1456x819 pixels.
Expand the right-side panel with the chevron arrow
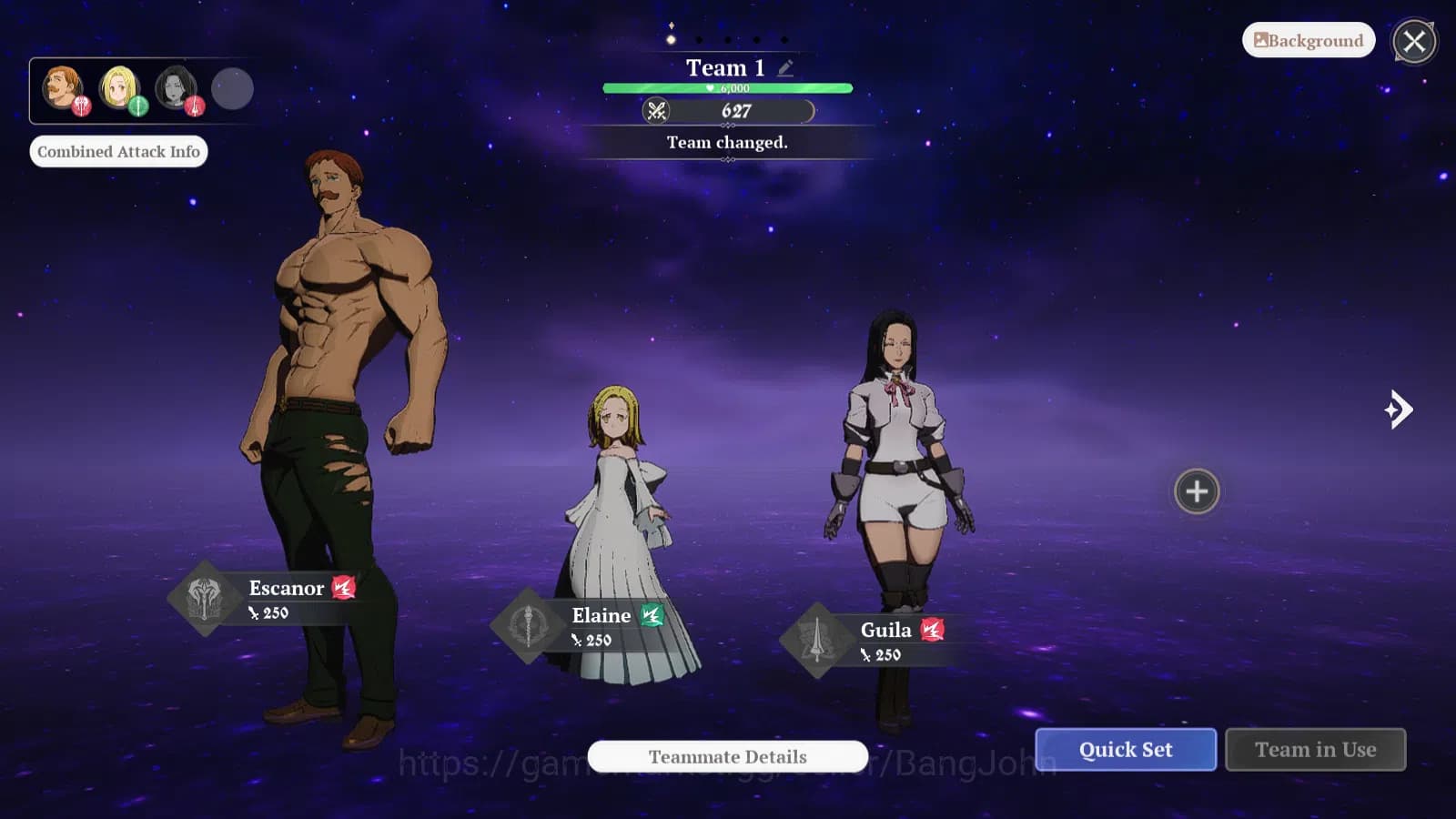[1399, 410]
